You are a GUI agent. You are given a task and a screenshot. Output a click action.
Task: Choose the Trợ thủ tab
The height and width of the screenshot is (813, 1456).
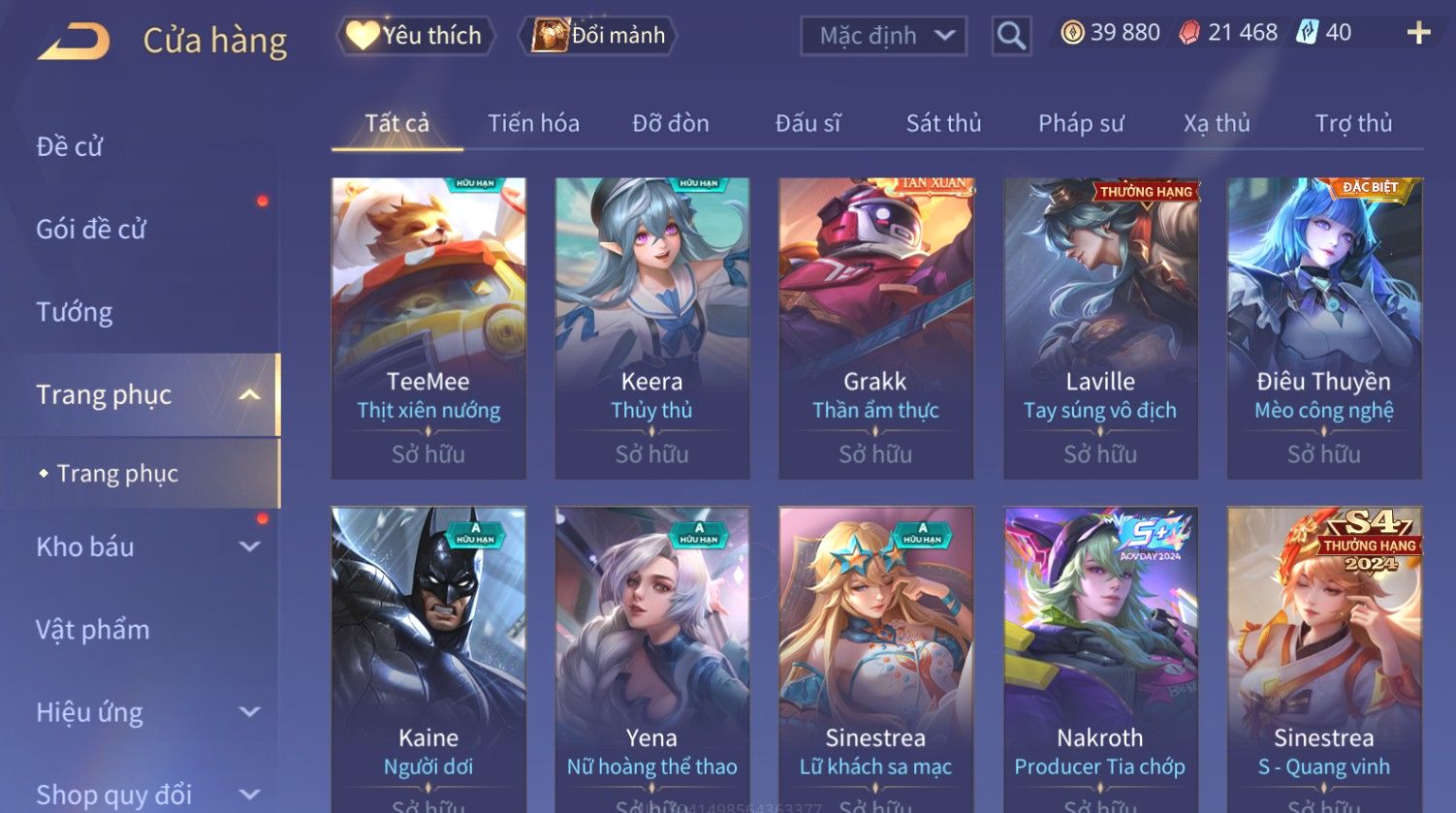point(1353,123)
